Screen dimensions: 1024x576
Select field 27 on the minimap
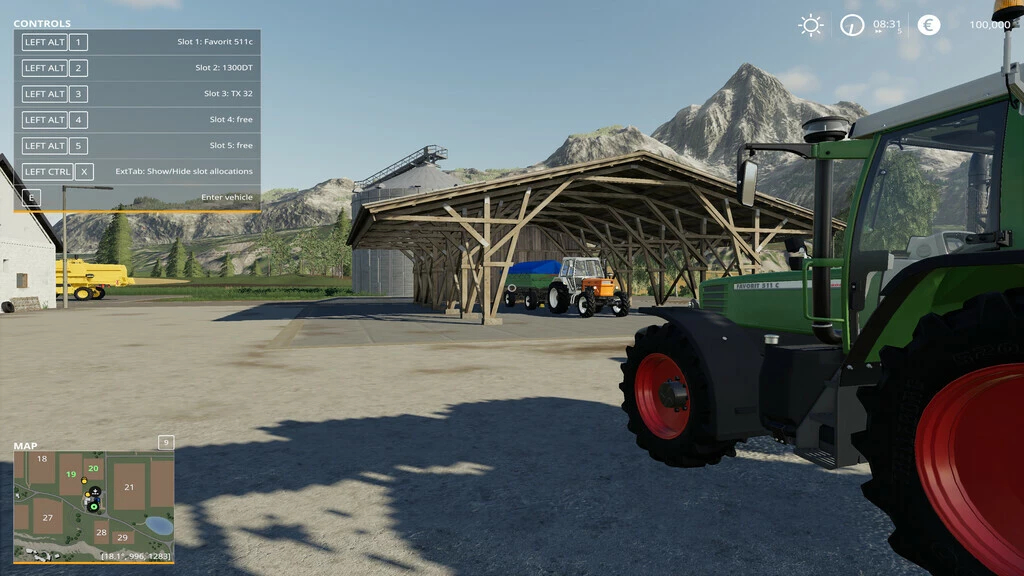point(47,517)
